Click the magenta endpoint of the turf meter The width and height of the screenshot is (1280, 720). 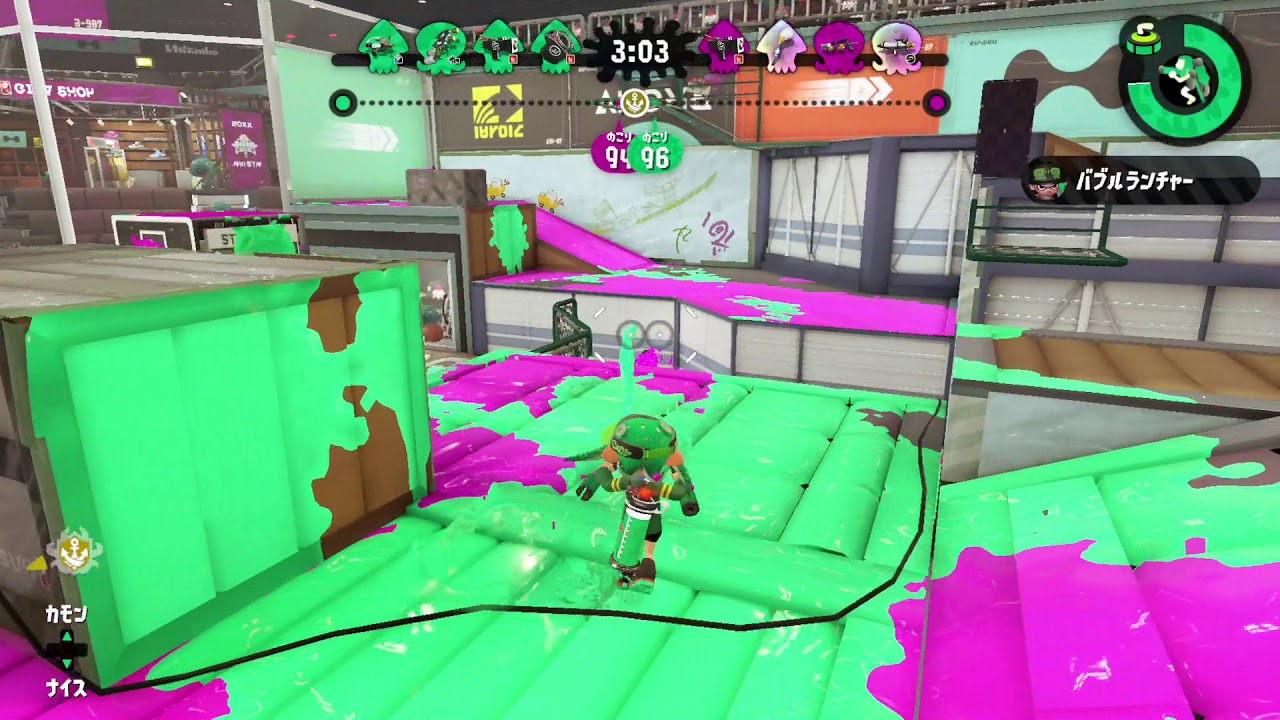(x=934, y=101)
